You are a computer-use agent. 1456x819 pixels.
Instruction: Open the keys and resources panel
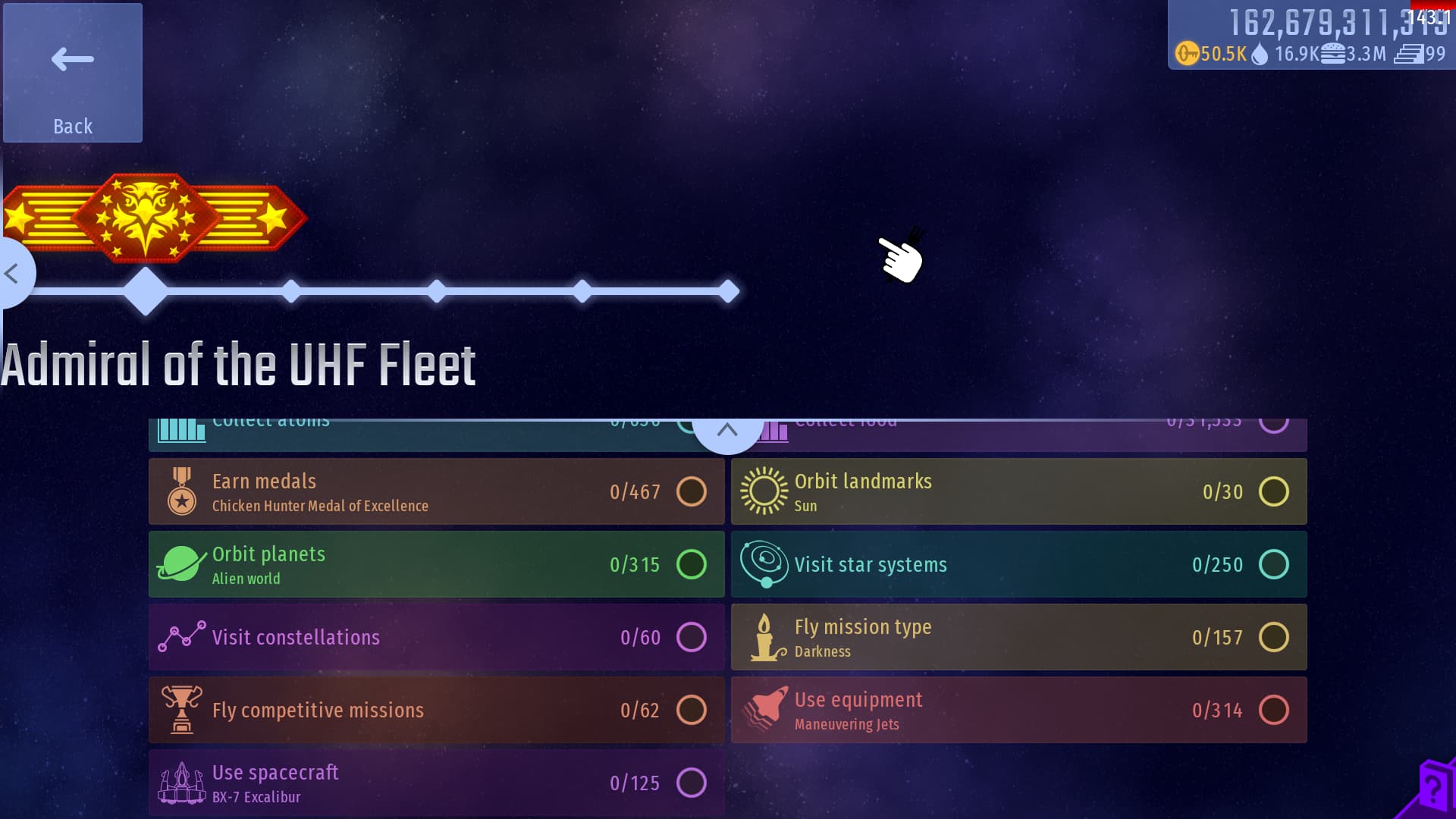(x=1310, y=36)
